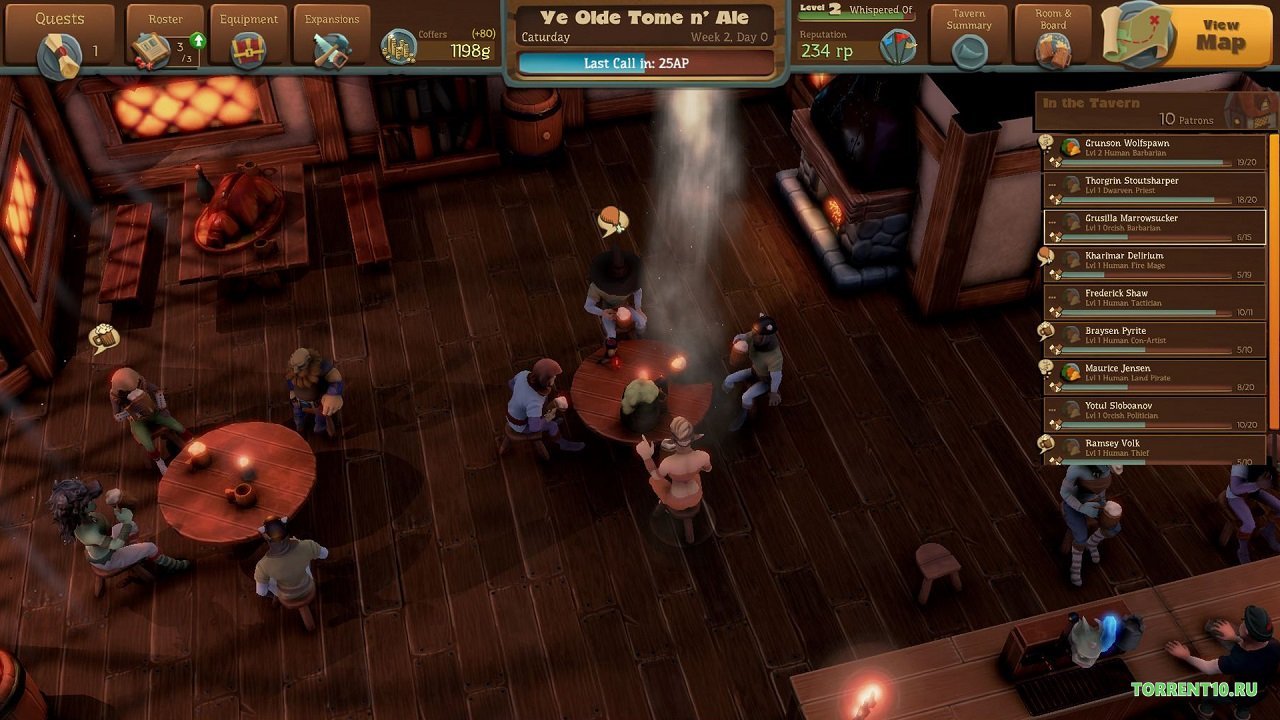Click the Coffers gold stack icon
The width and height of the screenshot is (1280, 720).
399,44
